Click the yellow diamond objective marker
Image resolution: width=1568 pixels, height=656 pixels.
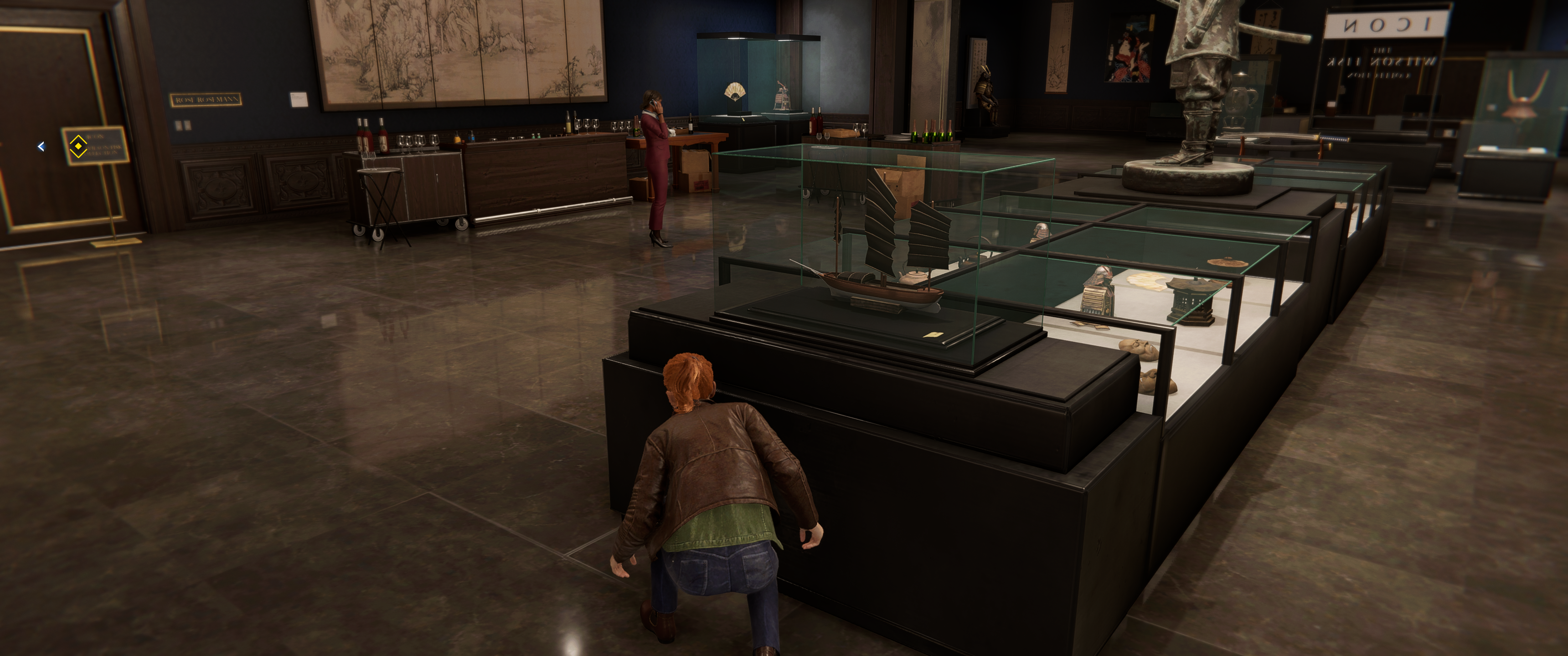(77, 147)
